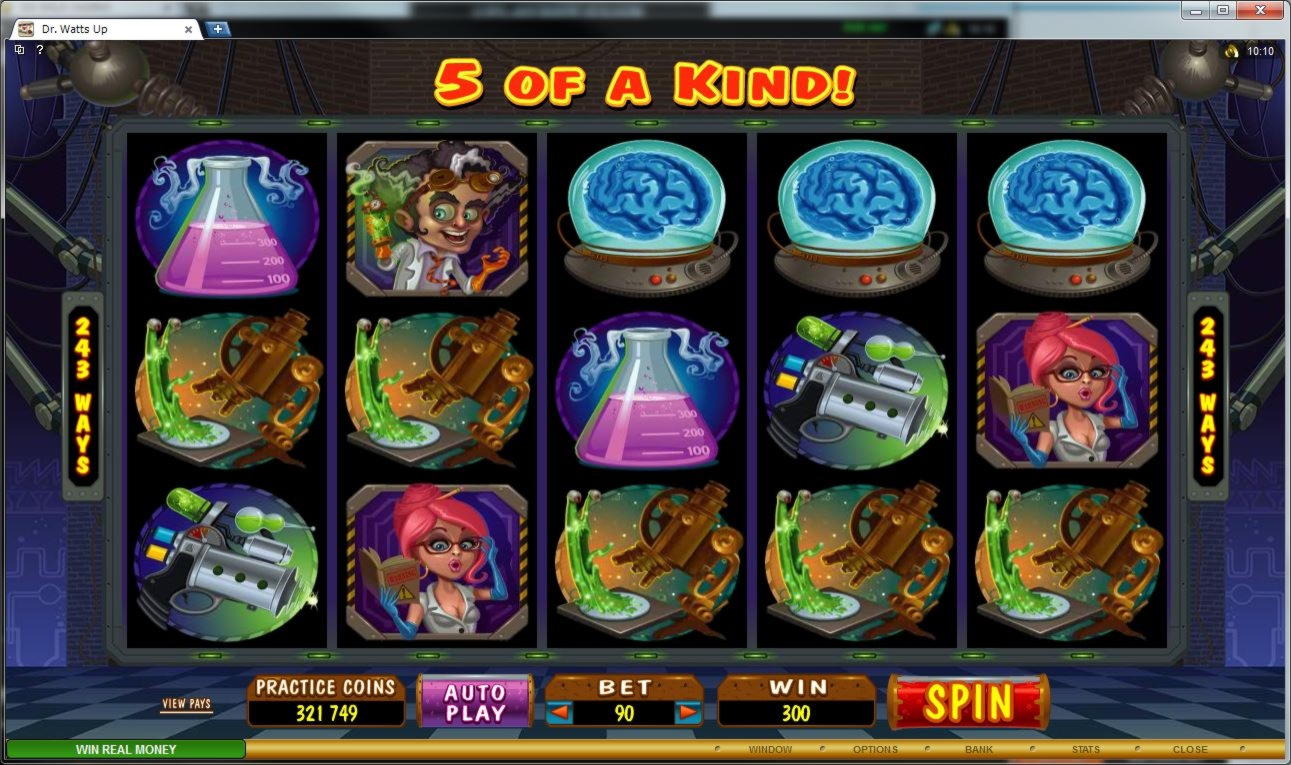Viewport: 1291px width, 765px height.
Task: Click the overlapping squares window icon
Action: [20, 50]
